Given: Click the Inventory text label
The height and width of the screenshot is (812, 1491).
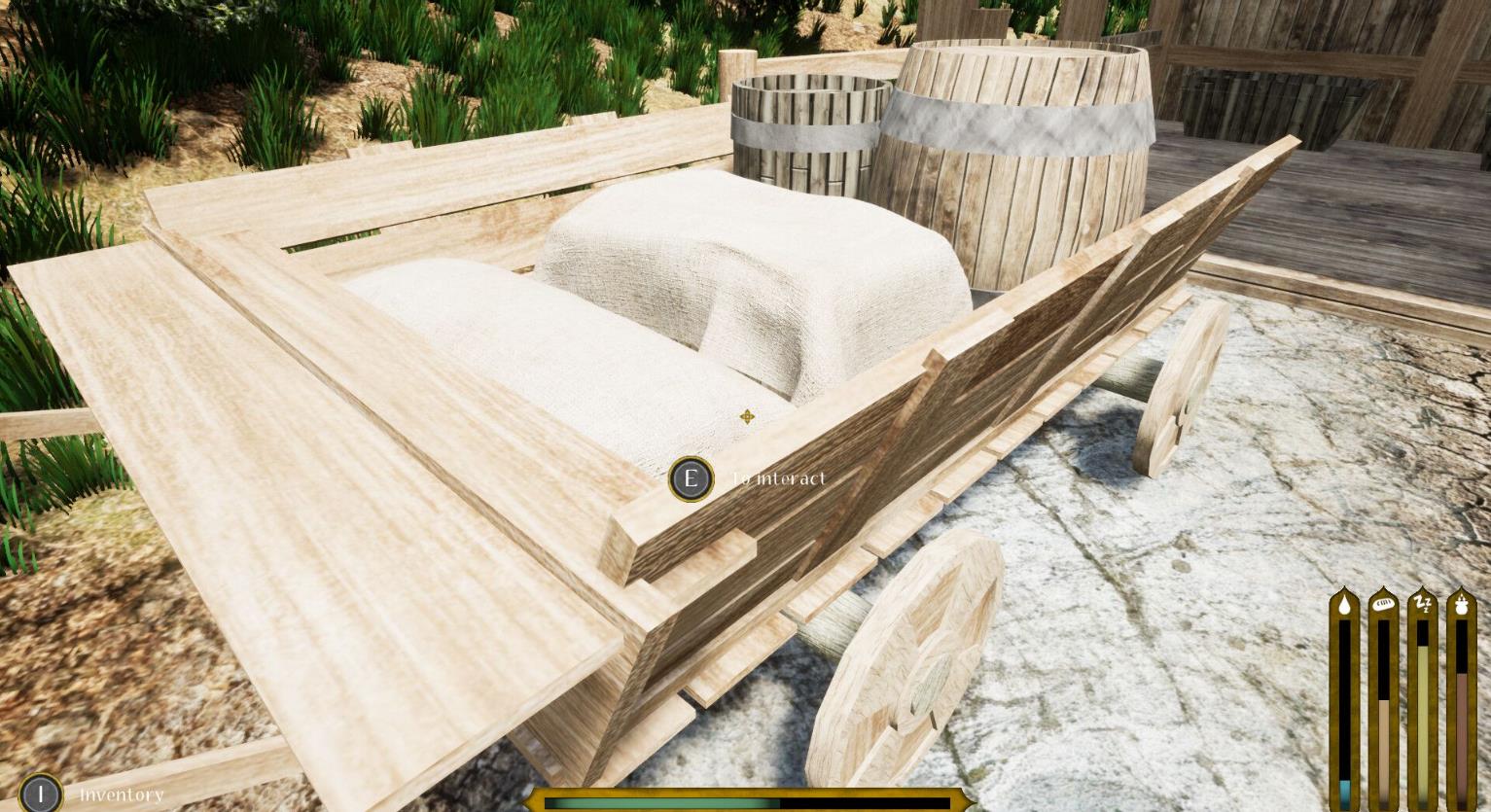Looking at the screenshot, I should click(x=122, y=794).
